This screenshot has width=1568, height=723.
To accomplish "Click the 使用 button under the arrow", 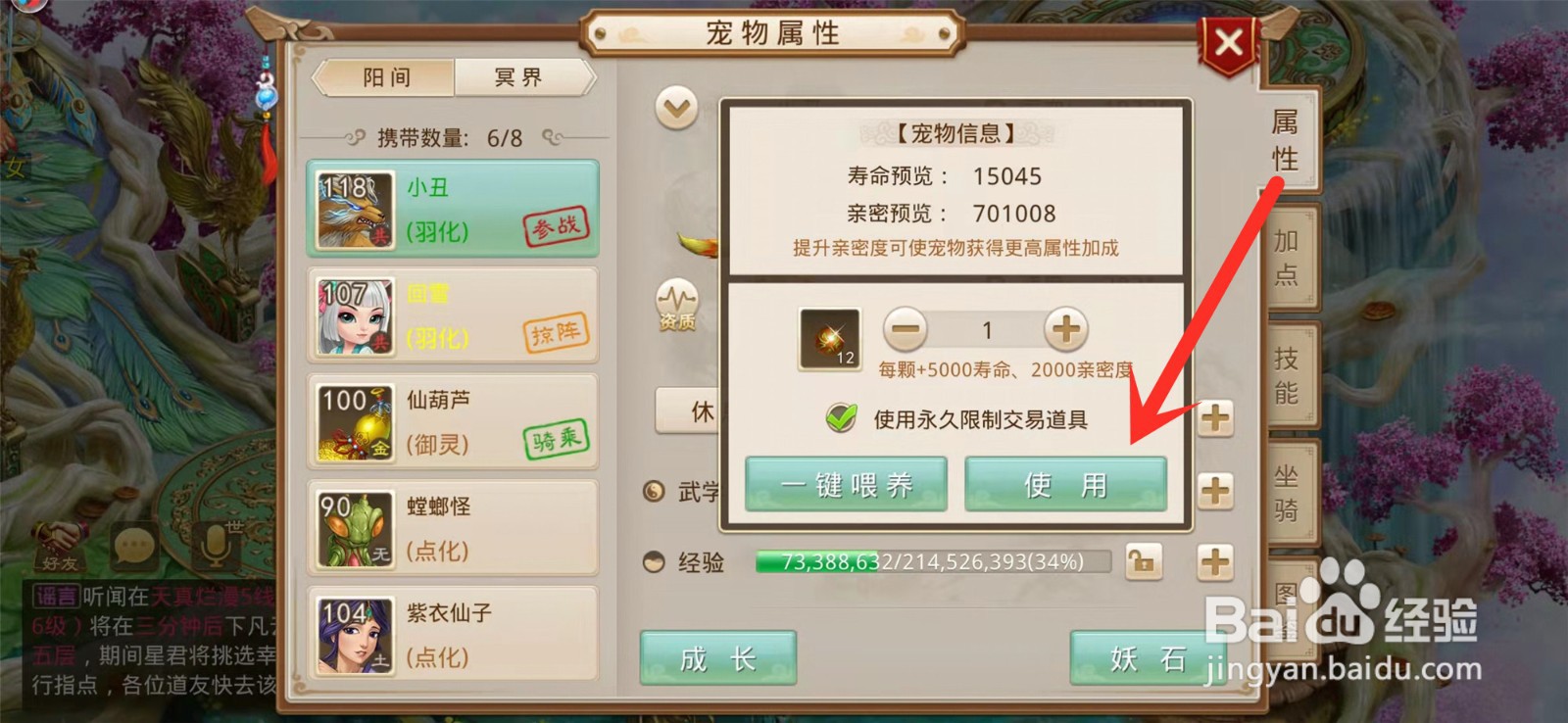I will tap(1064, 483).
